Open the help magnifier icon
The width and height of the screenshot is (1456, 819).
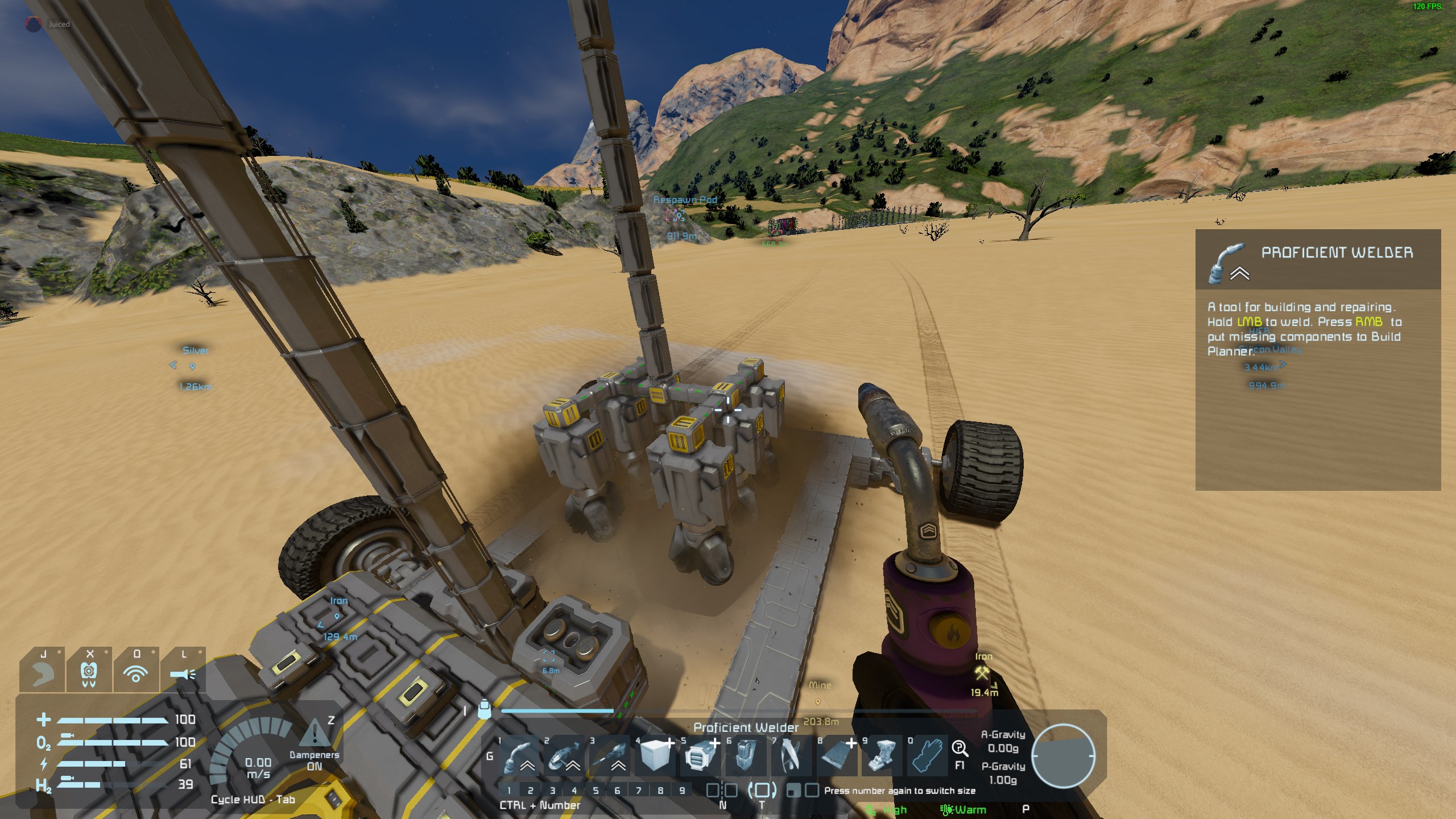coord(959,748)
